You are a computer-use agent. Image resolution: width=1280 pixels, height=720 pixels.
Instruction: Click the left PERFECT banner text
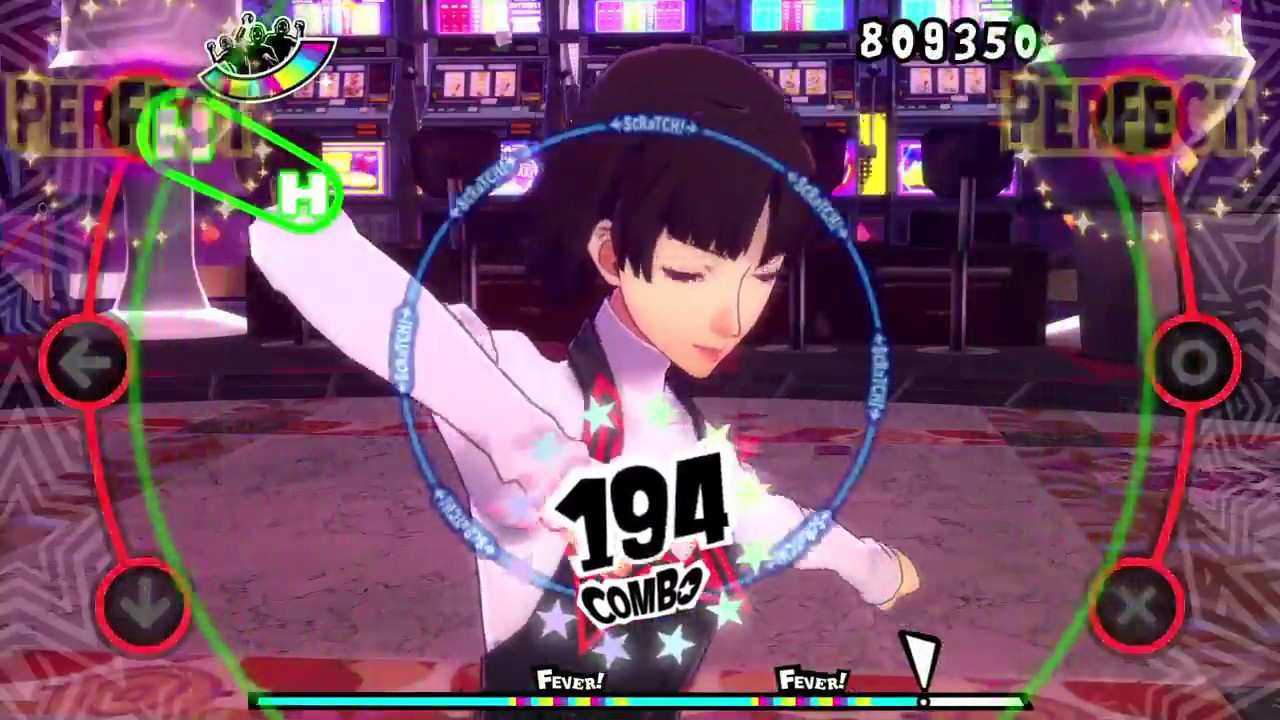tap(75, 110)
